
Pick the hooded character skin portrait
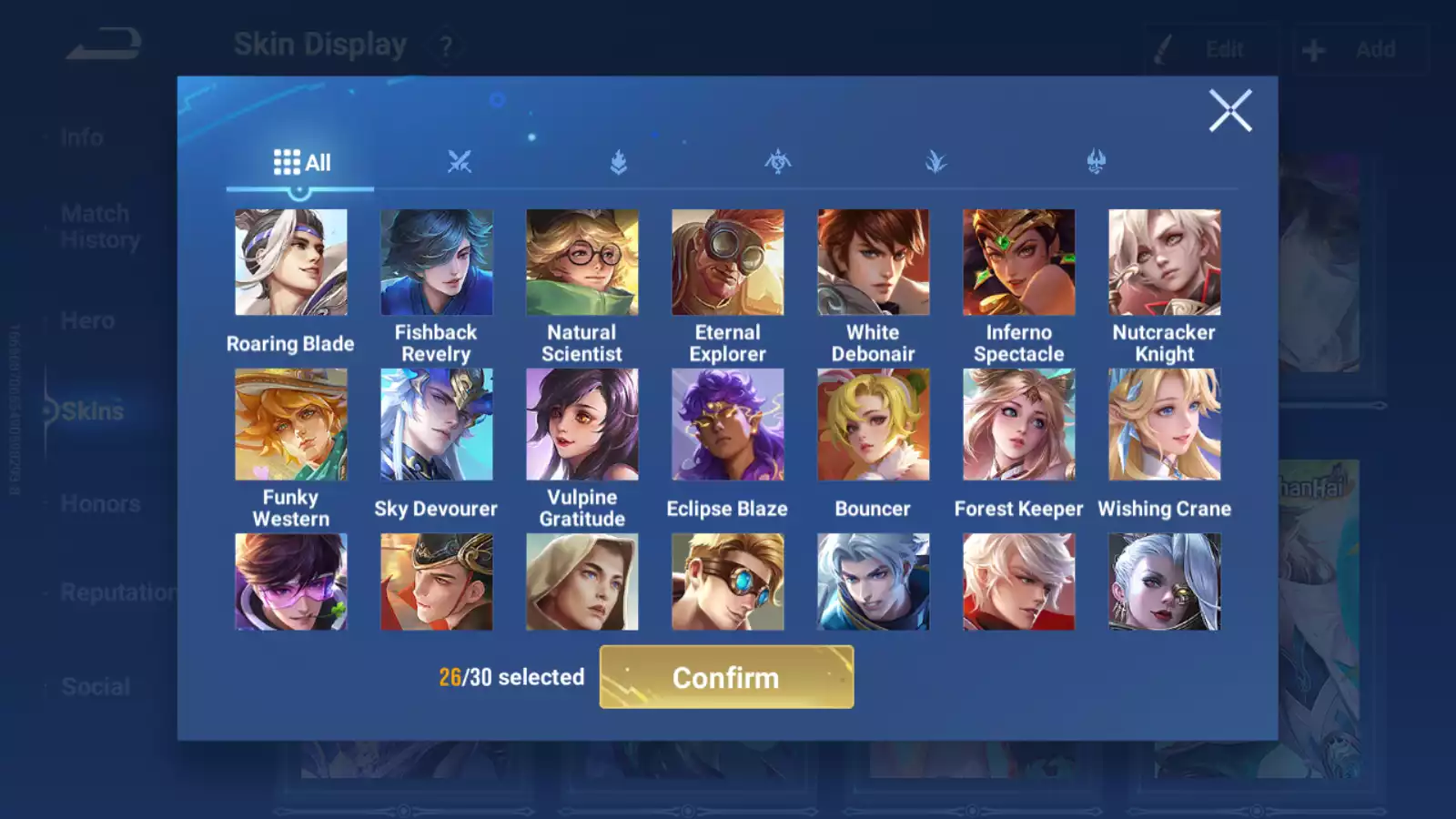pos(581,581)
